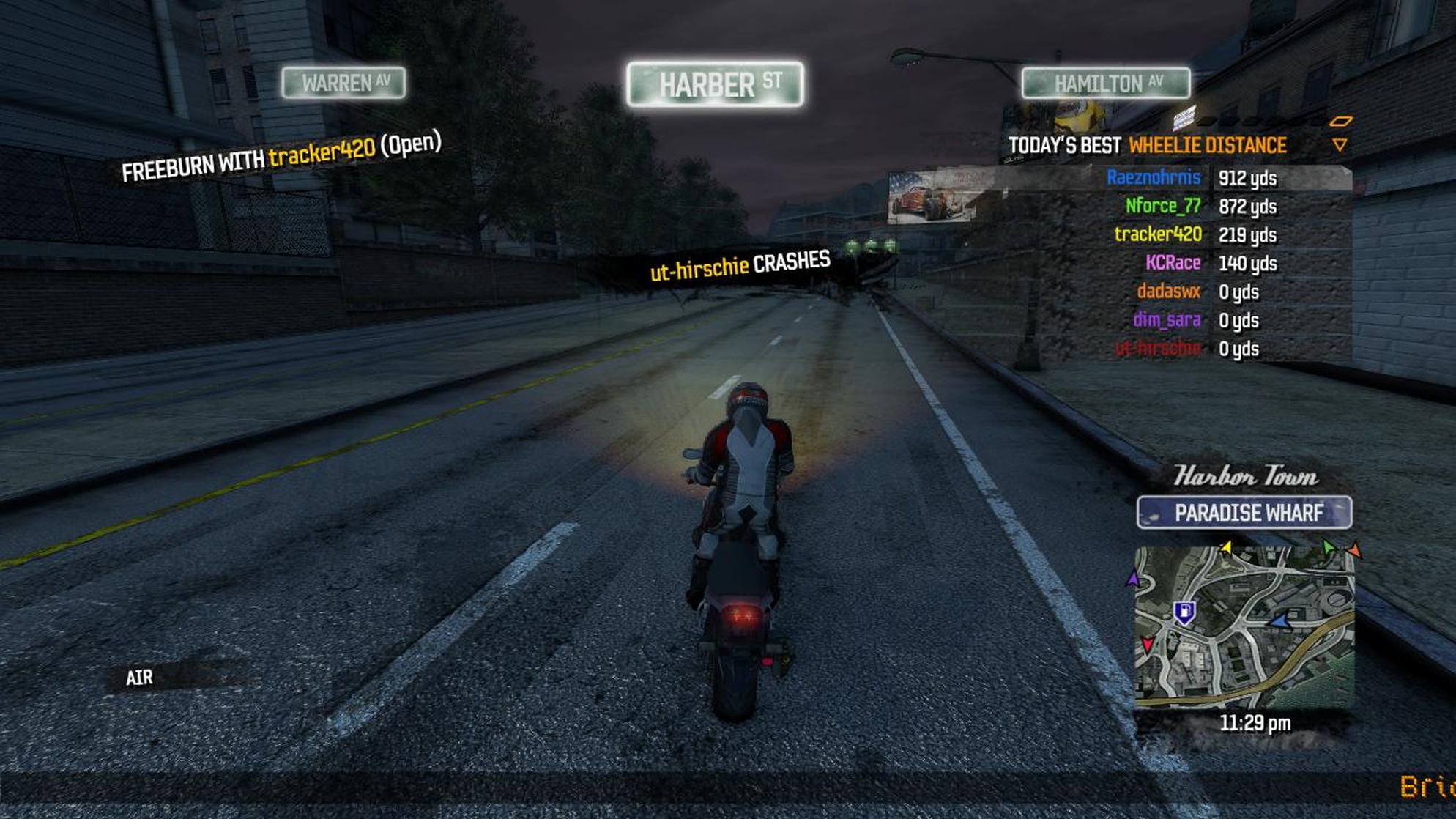
Task: Click the Hamilton Av street sign
Action: 1107,84
